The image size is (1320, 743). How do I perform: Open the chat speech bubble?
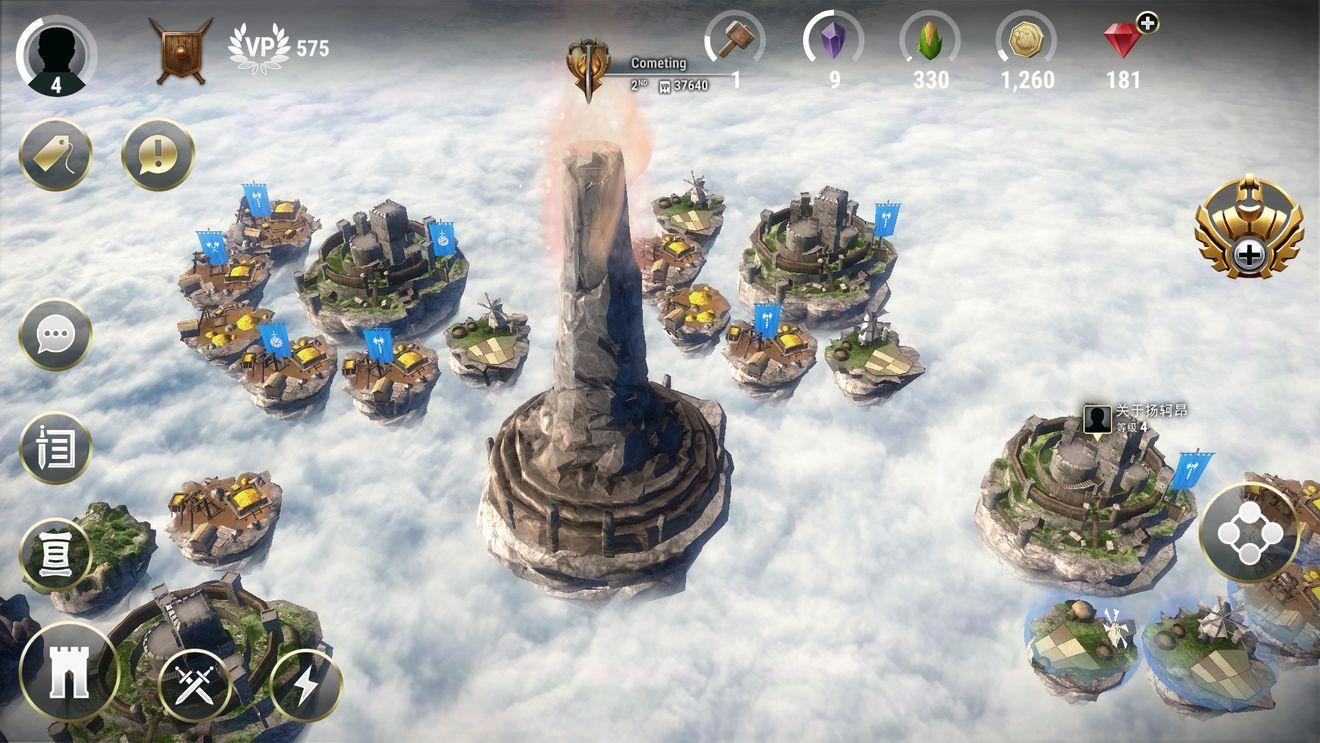point(56,335)
